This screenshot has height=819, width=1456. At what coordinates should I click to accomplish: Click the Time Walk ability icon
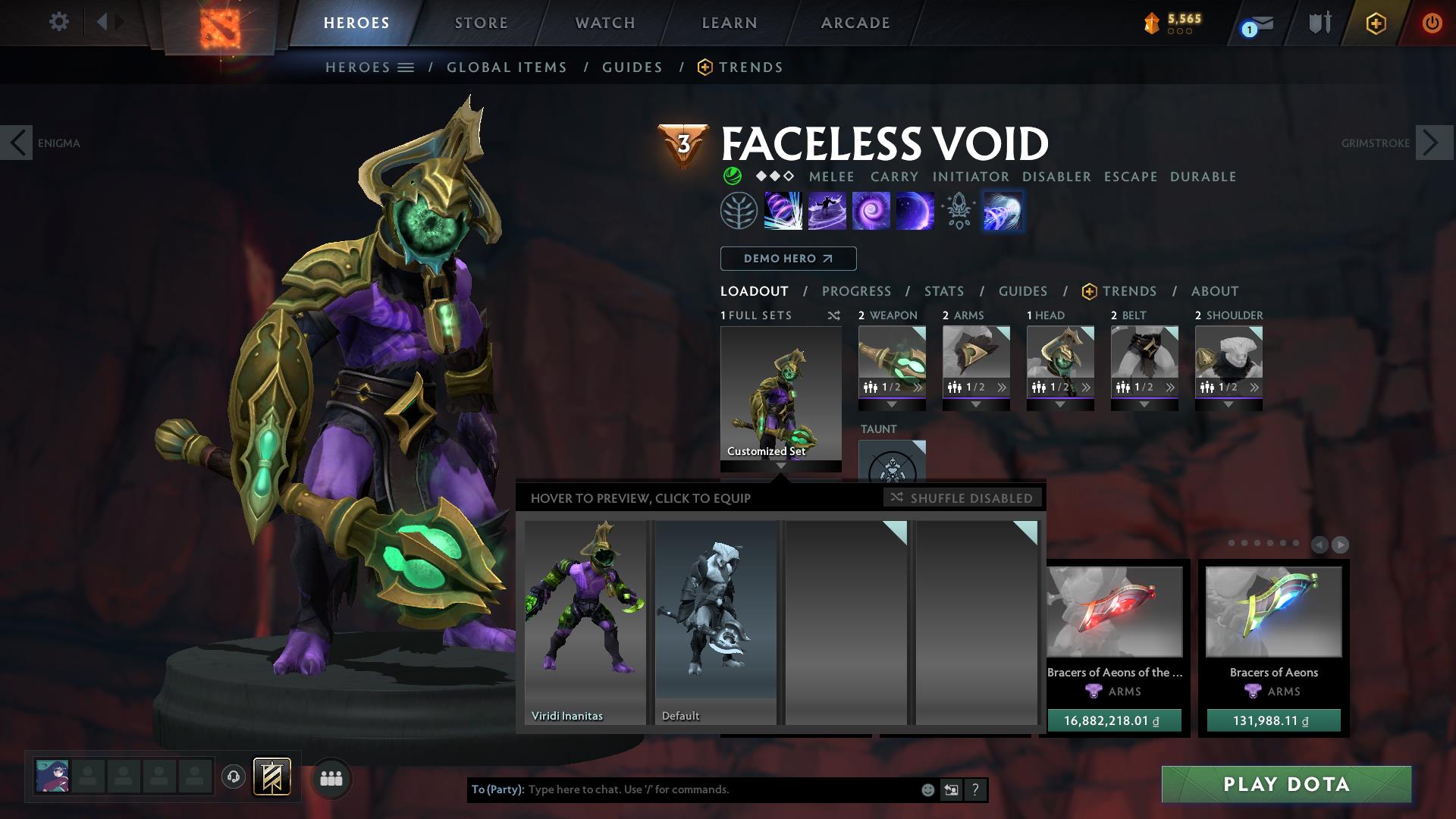(x=782, y=212)
